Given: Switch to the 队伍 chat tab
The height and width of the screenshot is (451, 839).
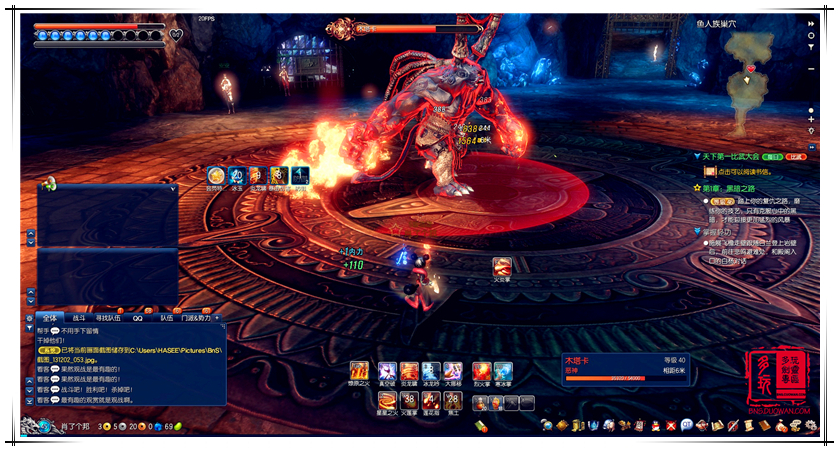Looking at the screenshot, I should click(167, 317).
